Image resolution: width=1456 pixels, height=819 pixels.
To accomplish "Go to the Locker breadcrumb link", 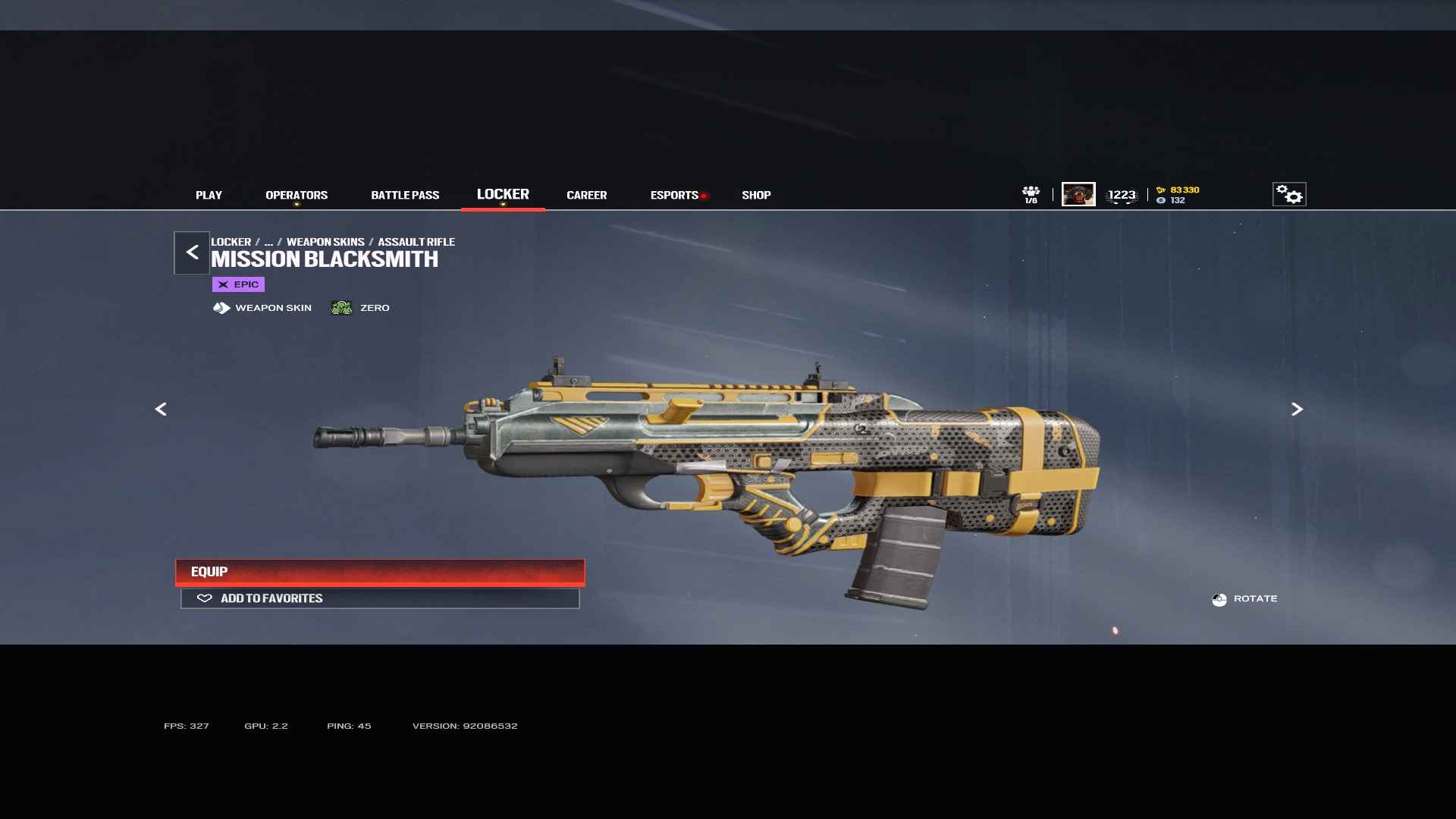I will click(x=231, y=242).
